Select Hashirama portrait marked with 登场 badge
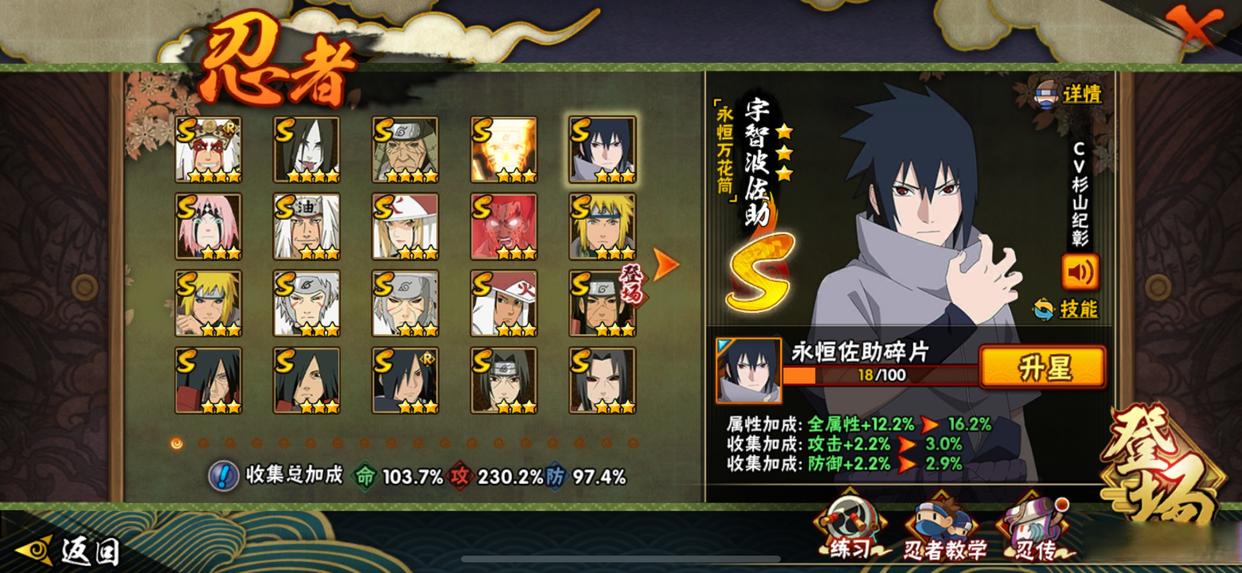The image size is (1242, 573). point(602,303)
